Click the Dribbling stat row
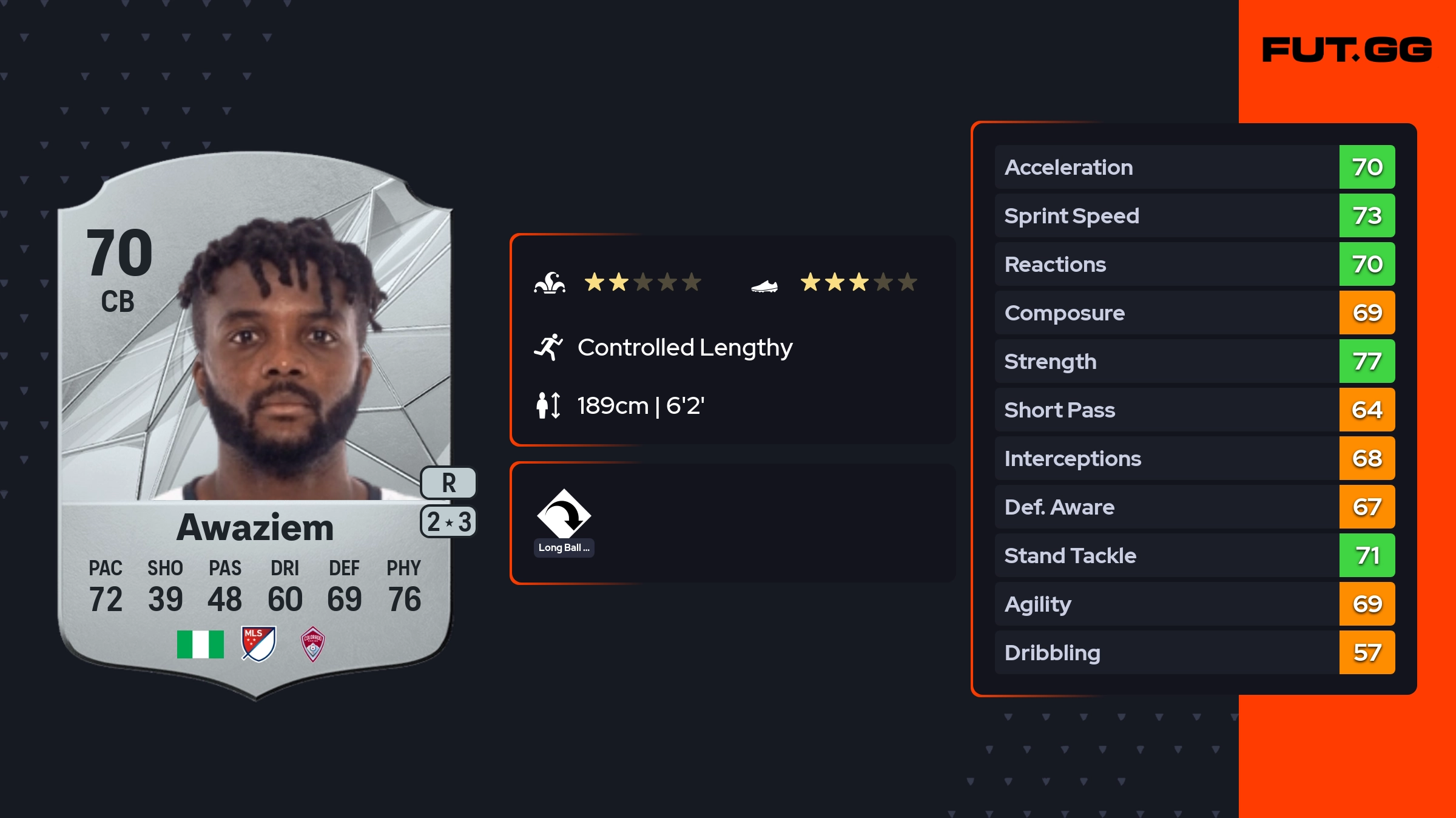Image resolution: width=1456 pixels, height=818 pixels. pyautogui.click(x=1194, y=652)
